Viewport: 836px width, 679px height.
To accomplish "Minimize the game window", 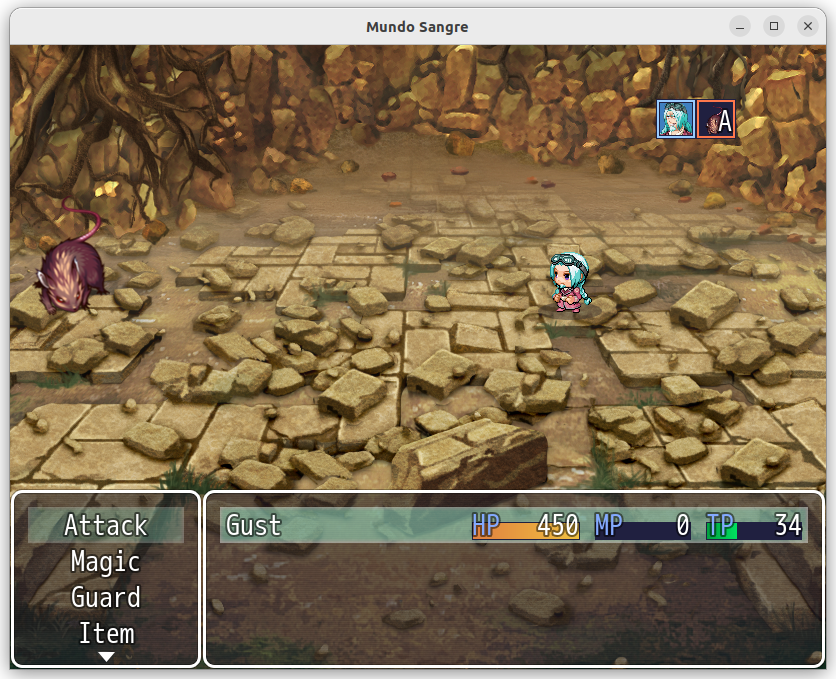I will coord(740,27).
